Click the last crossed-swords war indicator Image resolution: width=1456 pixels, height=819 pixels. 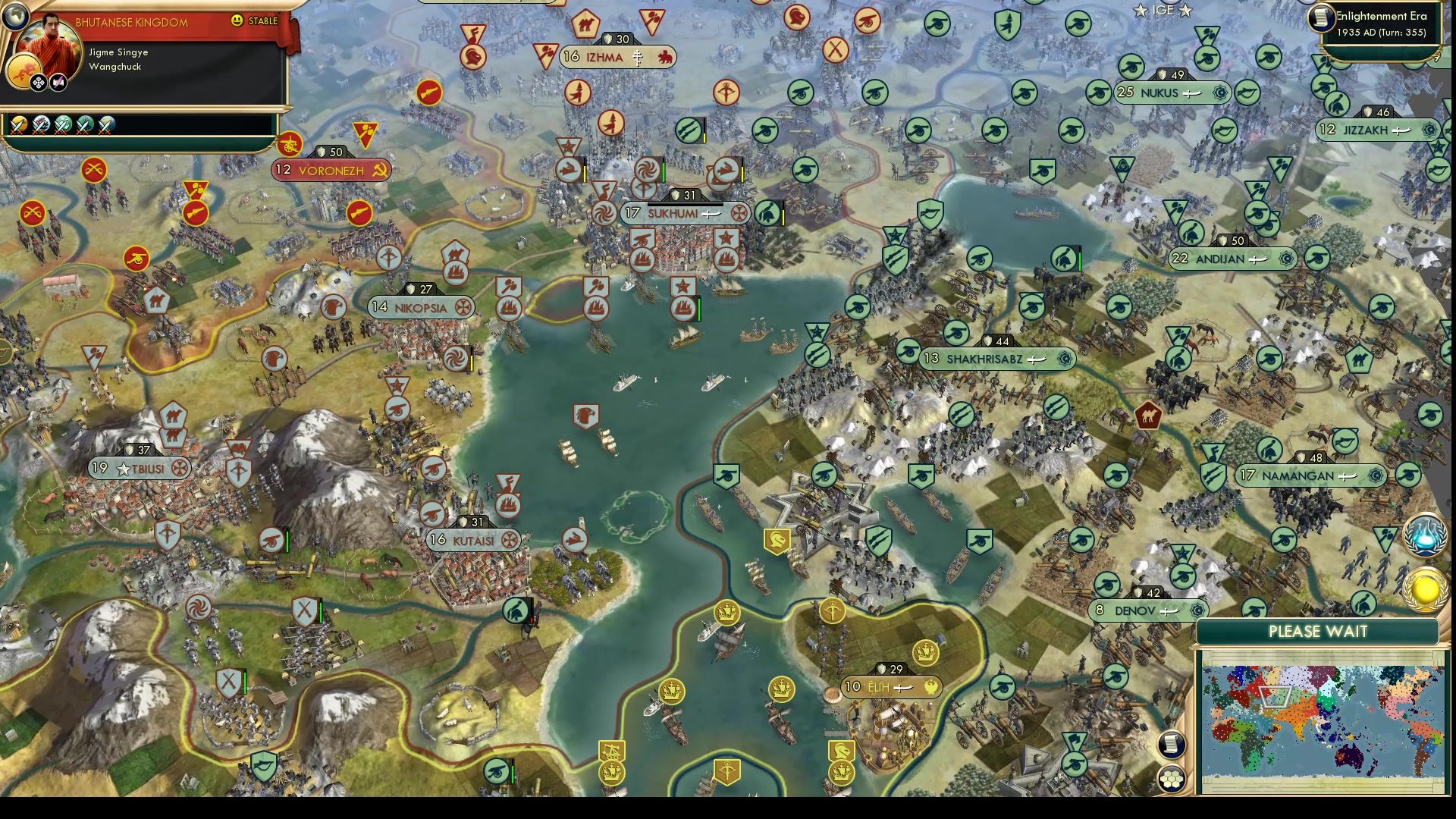106,125
